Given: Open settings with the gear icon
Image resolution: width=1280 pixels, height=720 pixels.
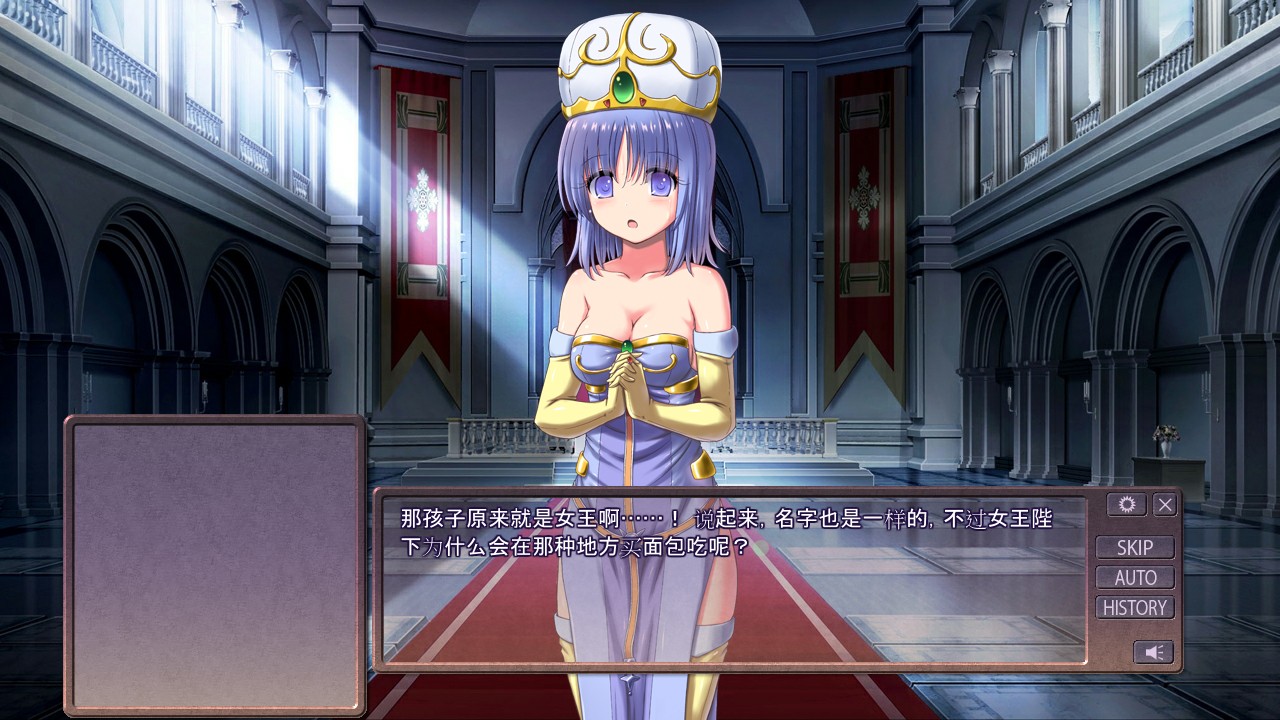Looking at the screenshot, I should click(x=1126, y=505).
